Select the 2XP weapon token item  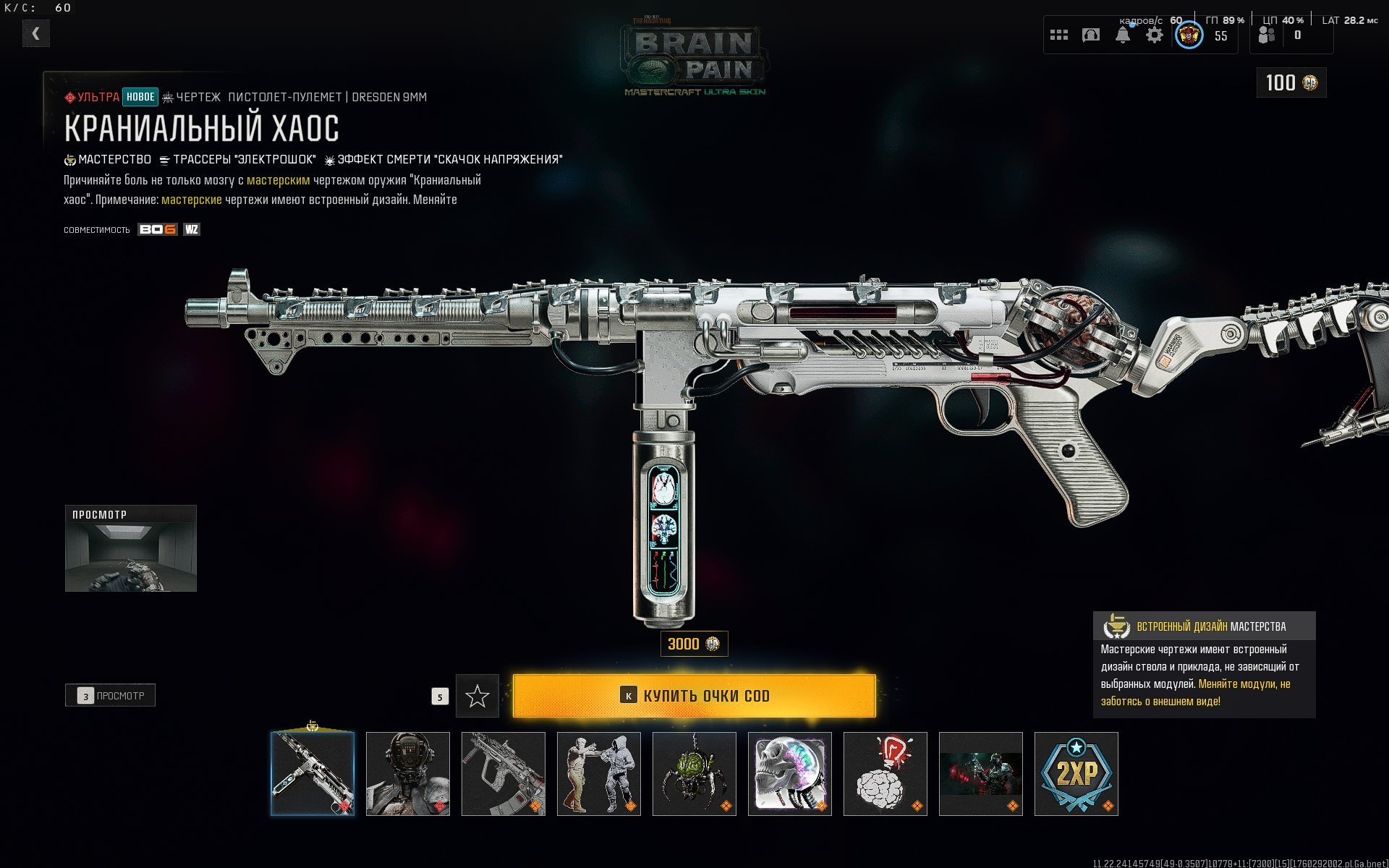click(1076, 773)
